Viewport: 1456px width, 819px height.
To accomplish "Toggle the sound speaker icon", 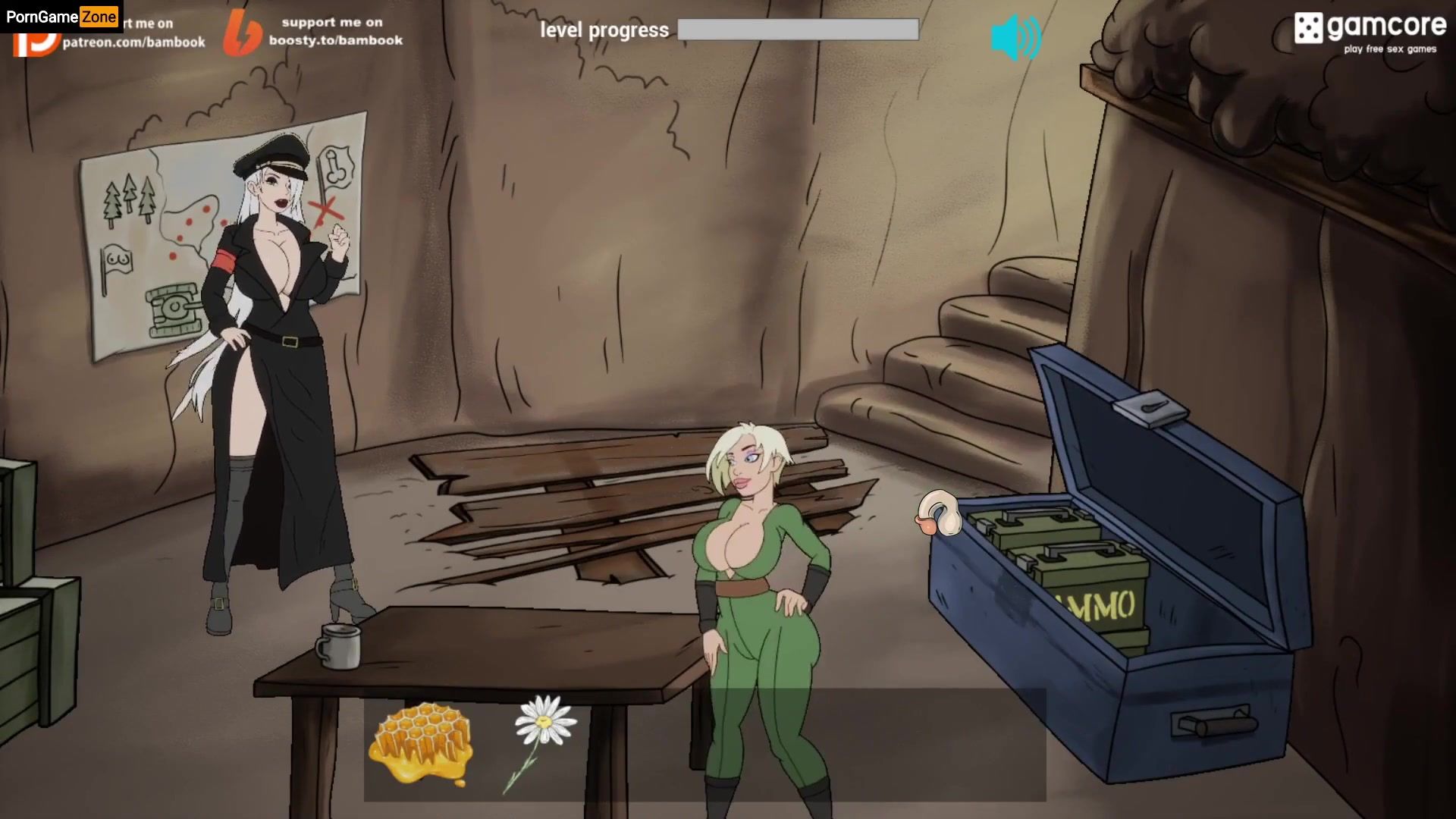I will pos(1015,37).
